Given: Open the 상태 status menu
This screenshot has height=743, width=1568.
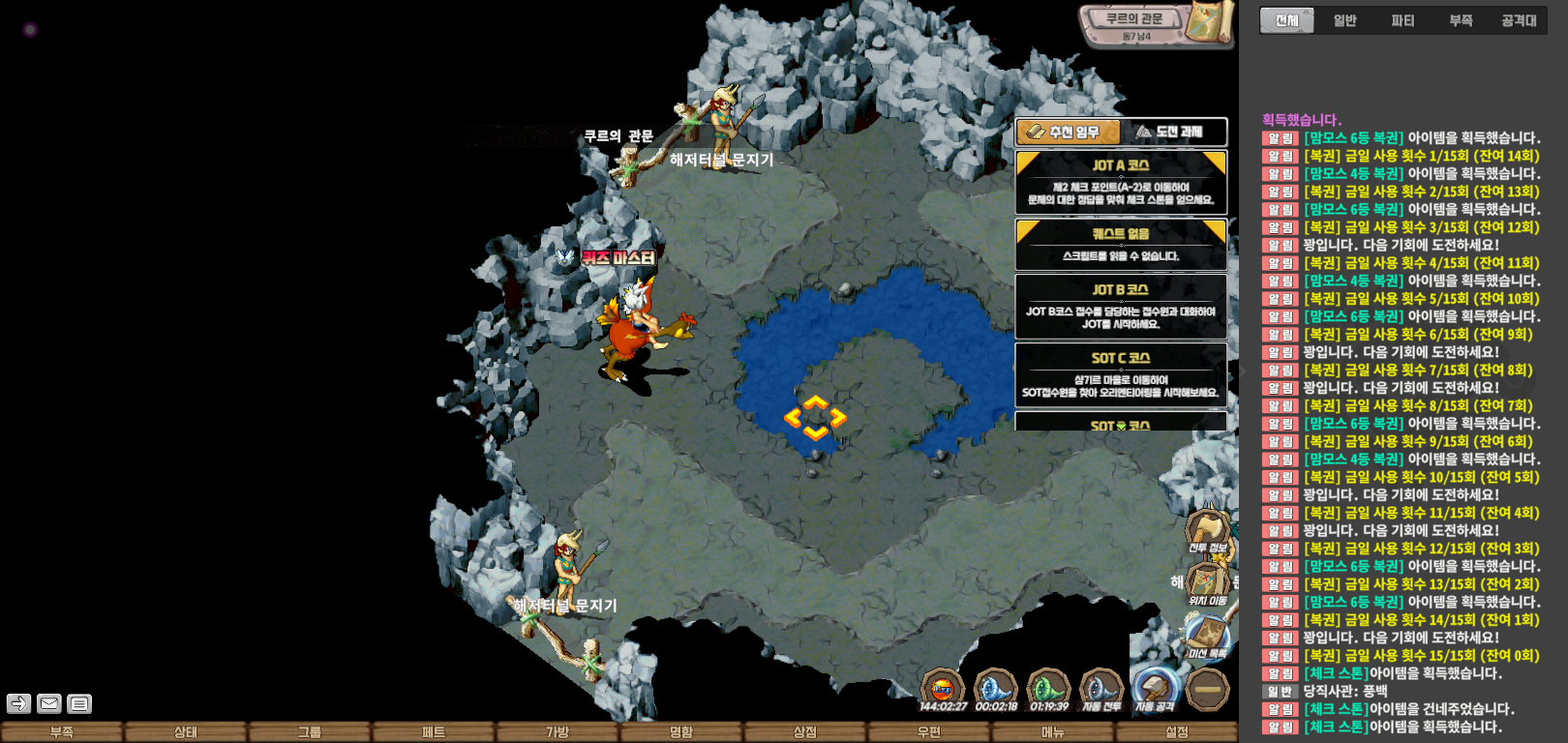Looking at the screenshot, I should [186, 732].
